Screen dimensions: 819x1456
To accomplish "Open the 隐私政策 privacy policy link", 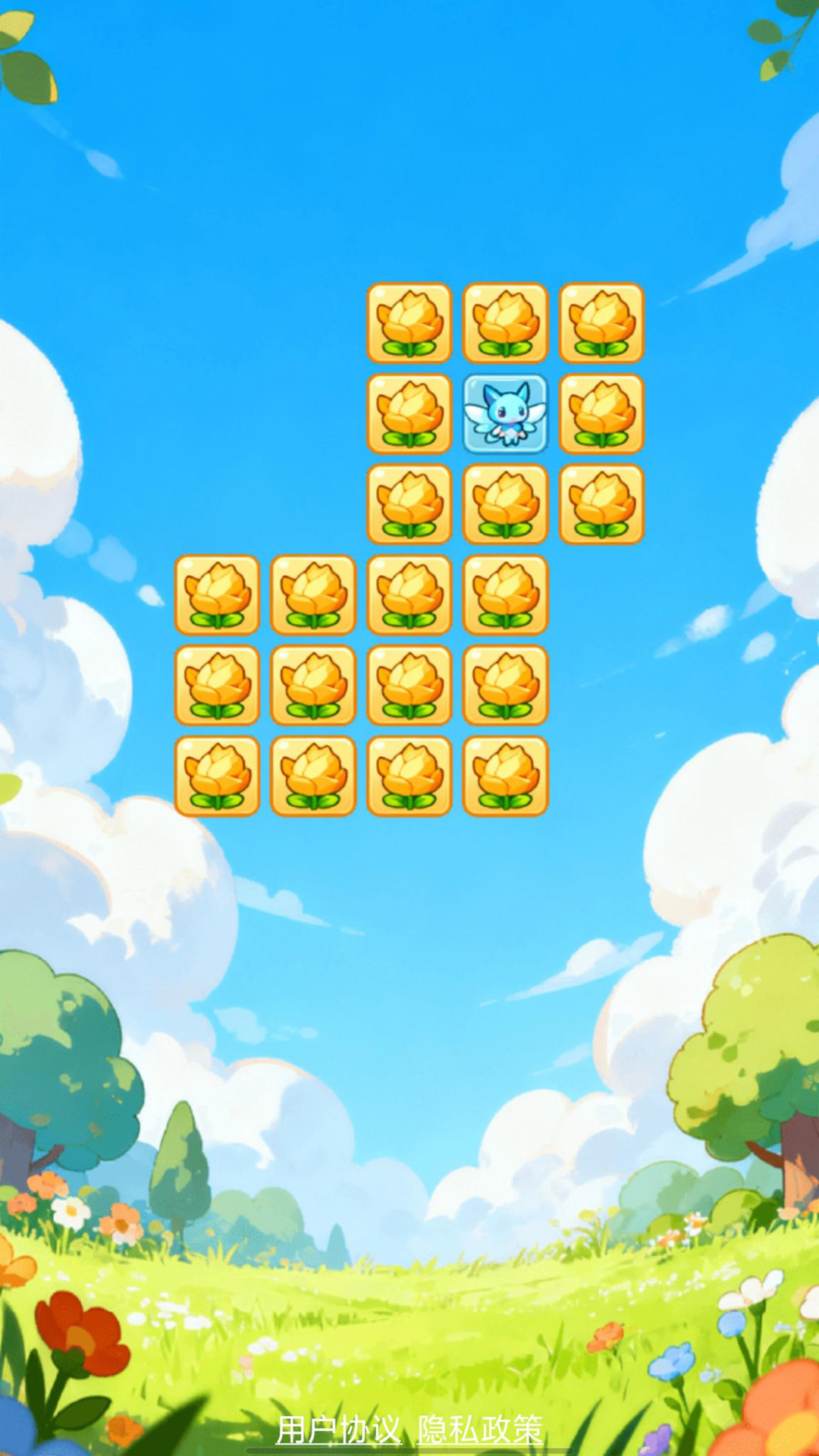I will (481, 1430).
